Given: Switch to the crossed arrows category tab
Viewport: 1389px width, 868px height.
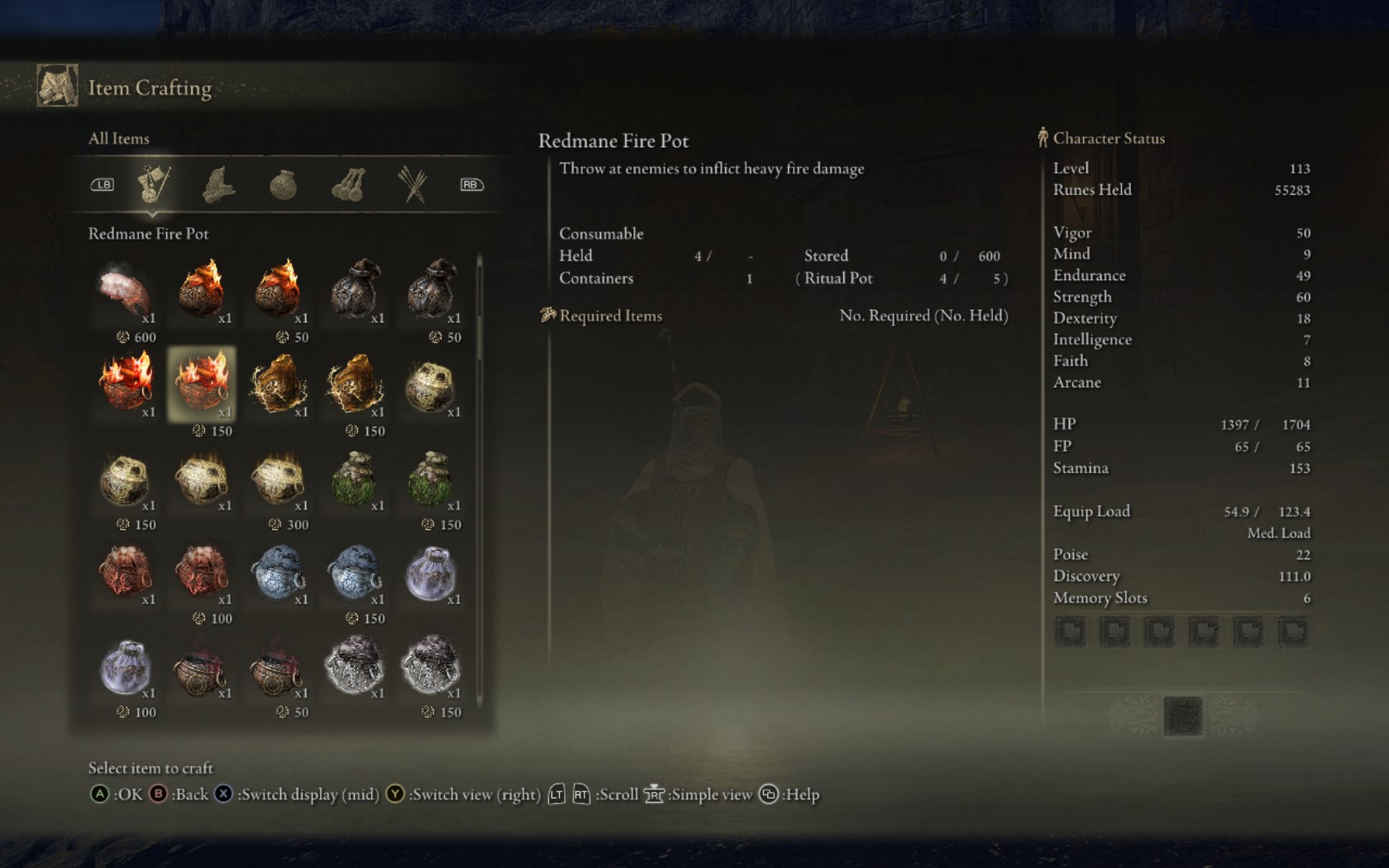Looking at the screenshot, I should [412, 184].
